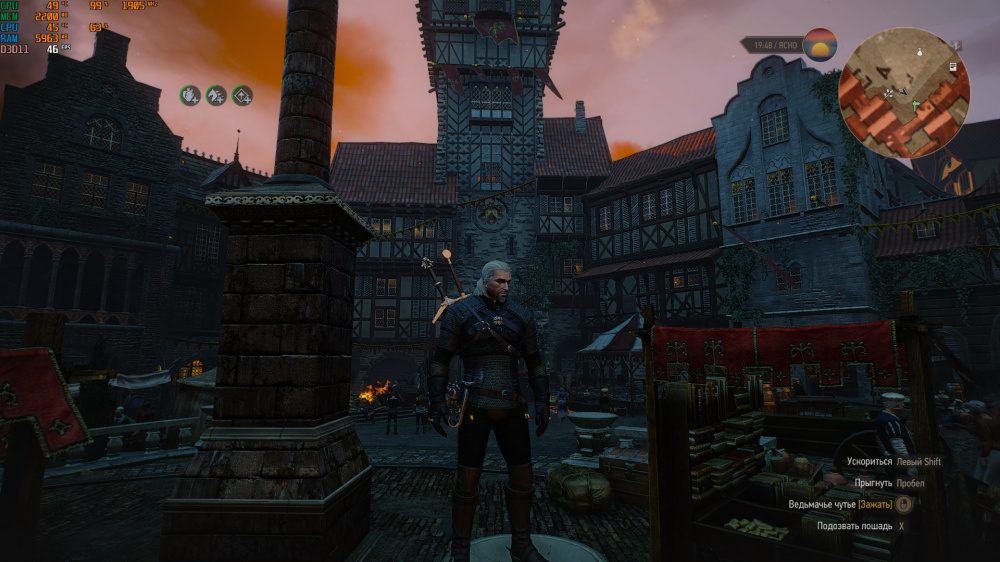Click the notice board marker on minimap
This screenshot has width=1000, height=562.
(953, 66)
